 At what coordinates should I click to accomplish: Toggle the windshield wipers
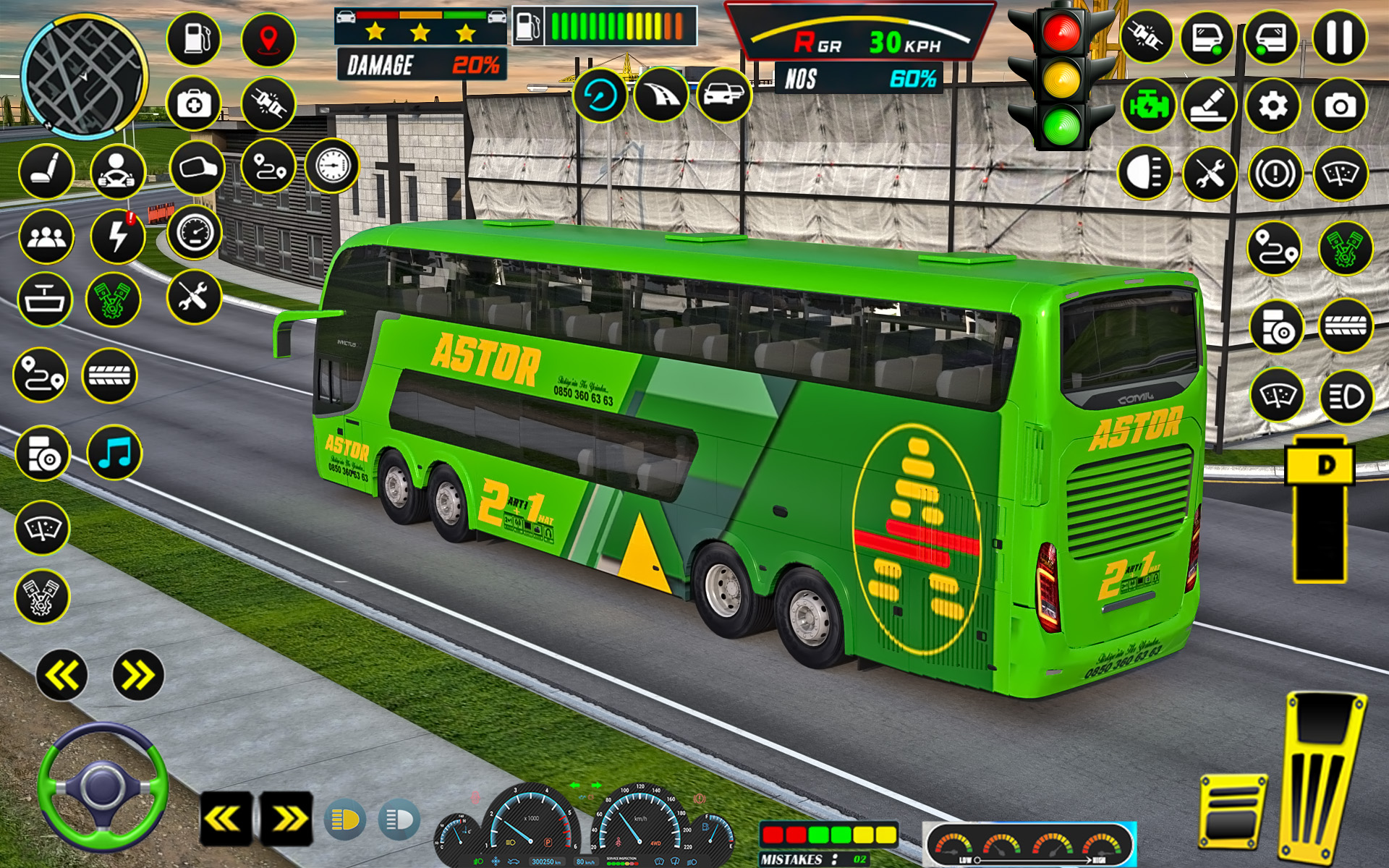[x=1340, y=174]
